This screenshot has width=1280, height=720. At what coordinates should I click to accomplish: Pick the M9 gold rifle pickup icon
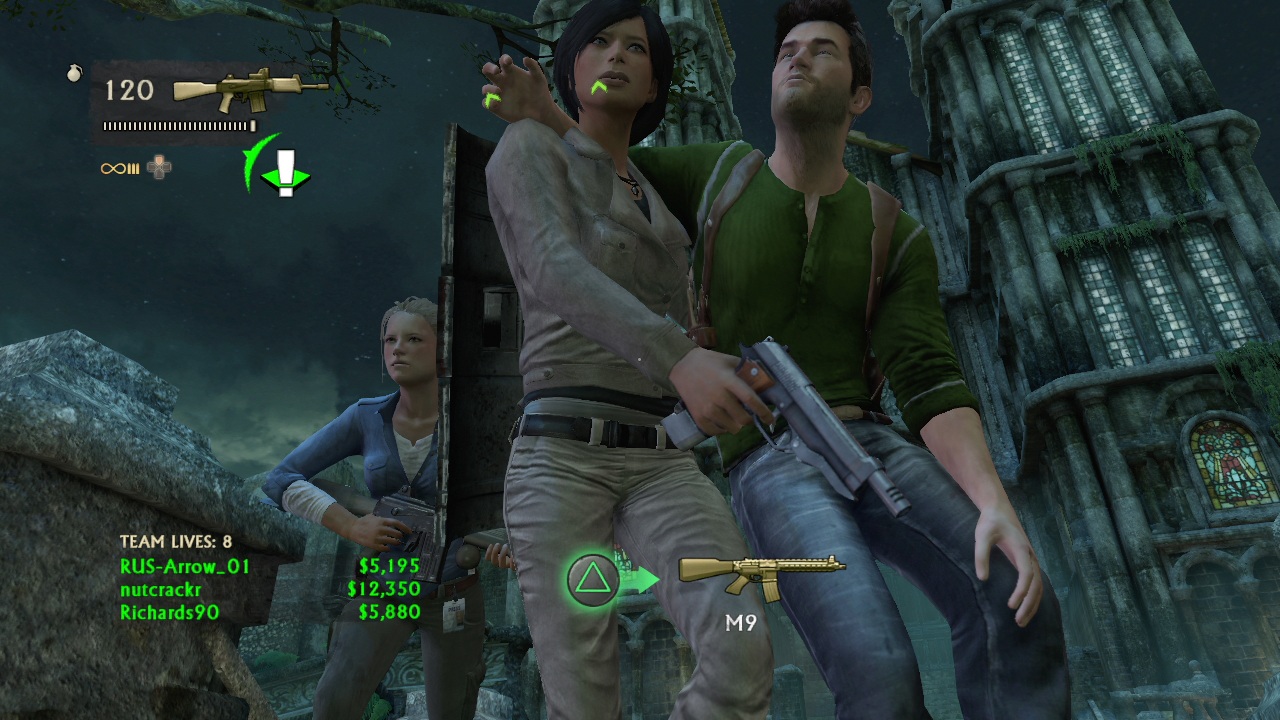click(762, 575)
